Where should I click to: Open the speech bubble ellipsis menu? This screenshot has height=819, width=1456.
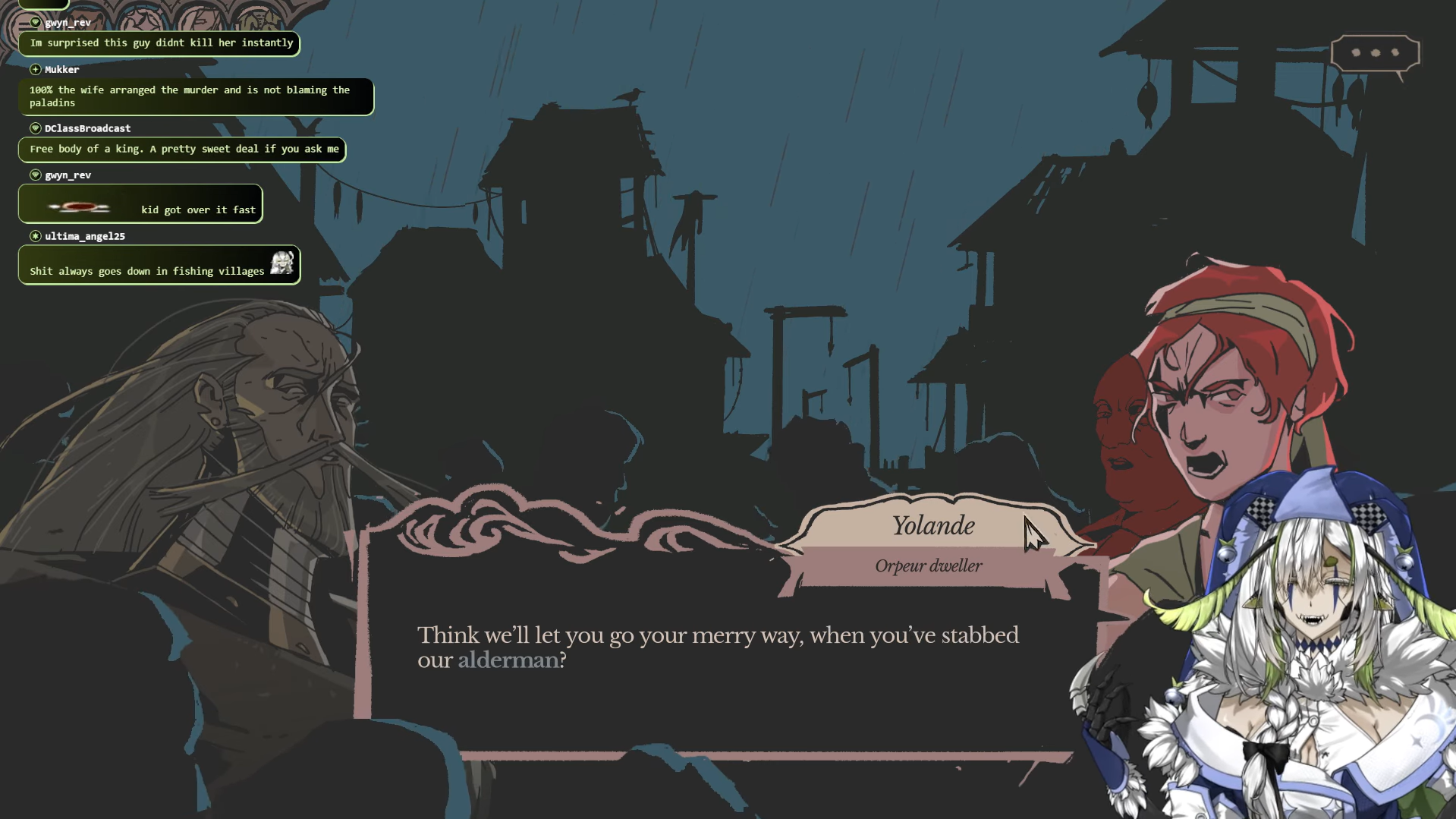click(x=1374, y=53)
